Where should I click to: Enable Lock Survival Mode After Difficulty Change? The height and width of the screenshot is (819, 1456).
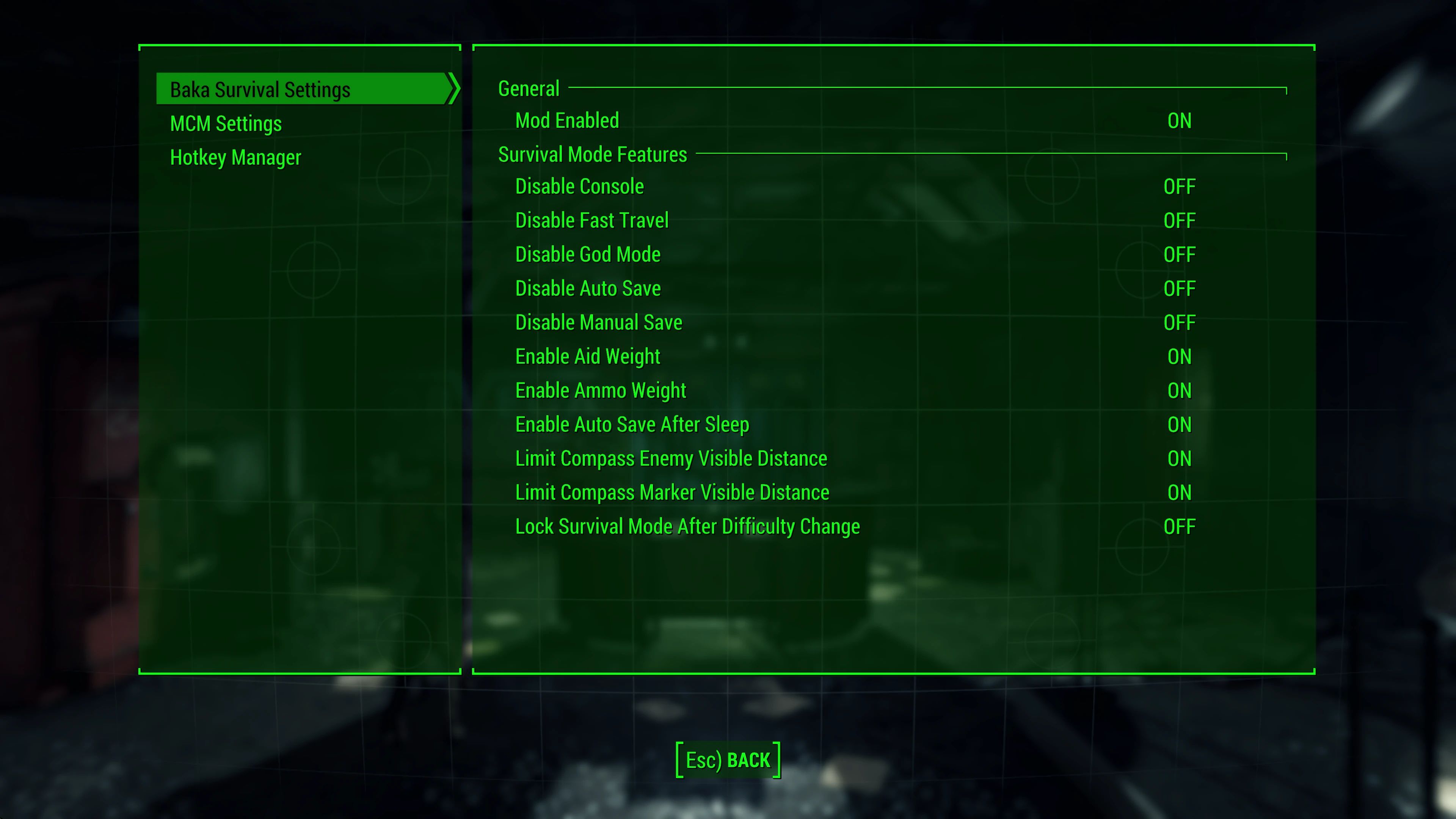pyautogui.click(x=1179, y=526)
